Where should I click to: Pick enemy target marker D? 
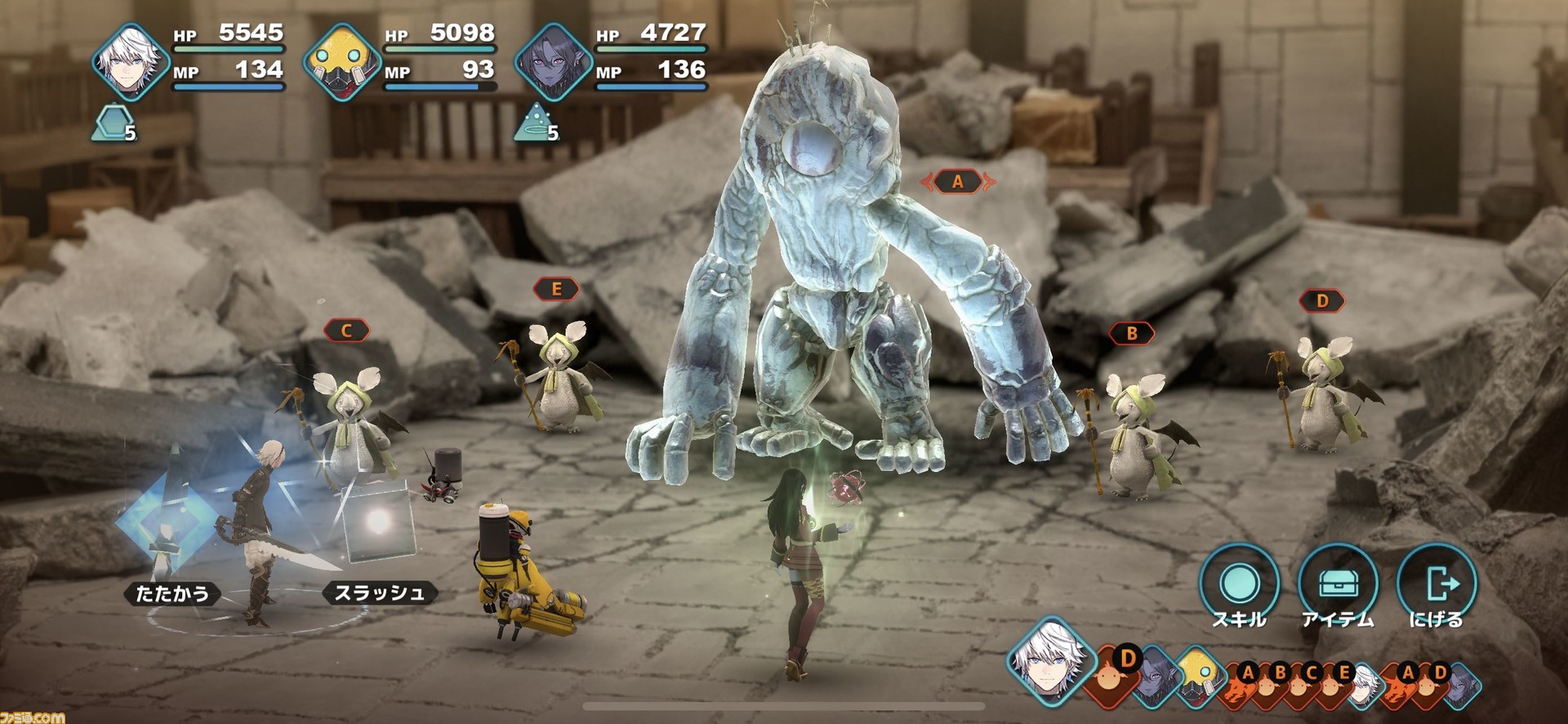click(1322, 301)
